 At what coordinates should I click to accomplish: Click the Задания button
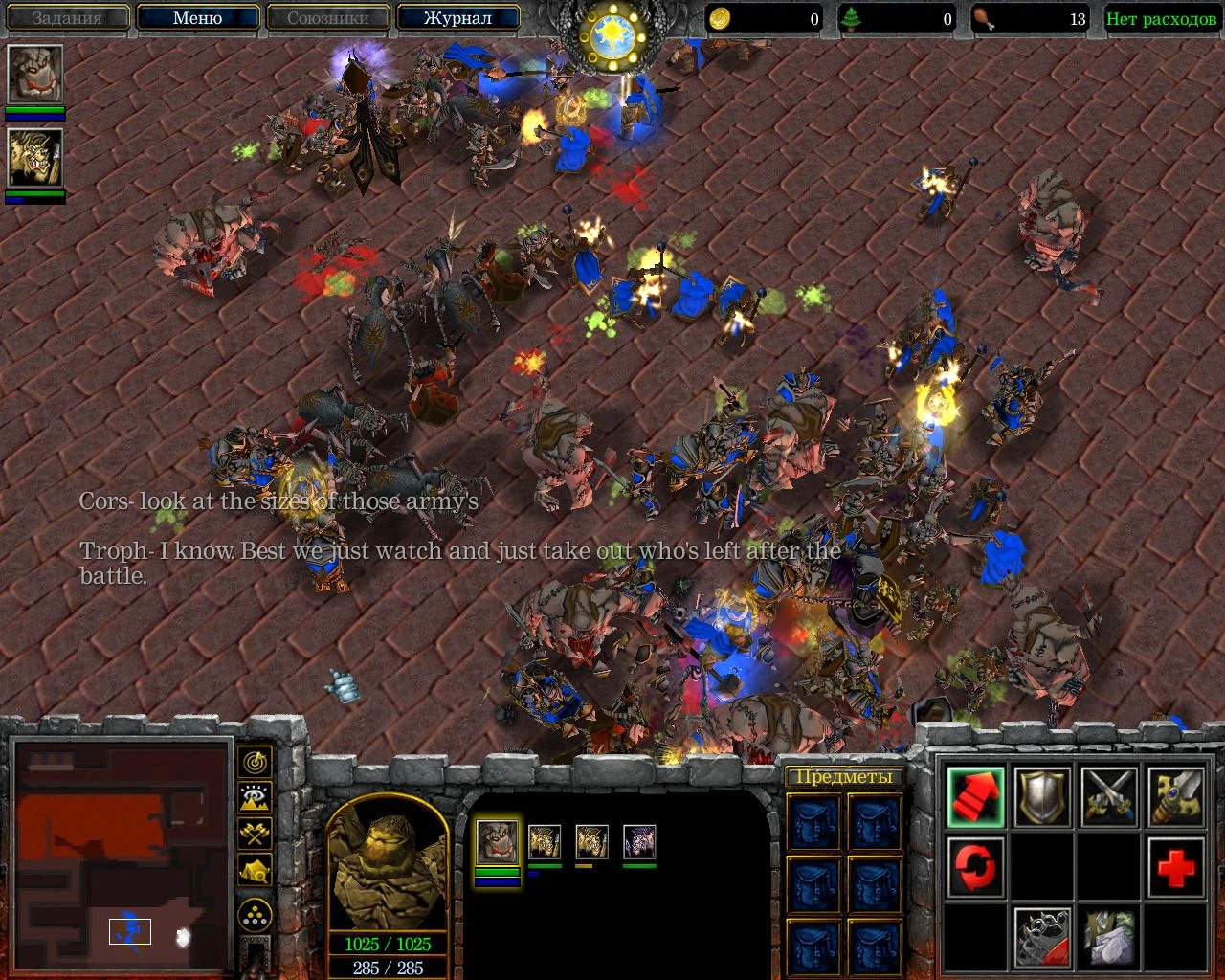tap(66, 17)
